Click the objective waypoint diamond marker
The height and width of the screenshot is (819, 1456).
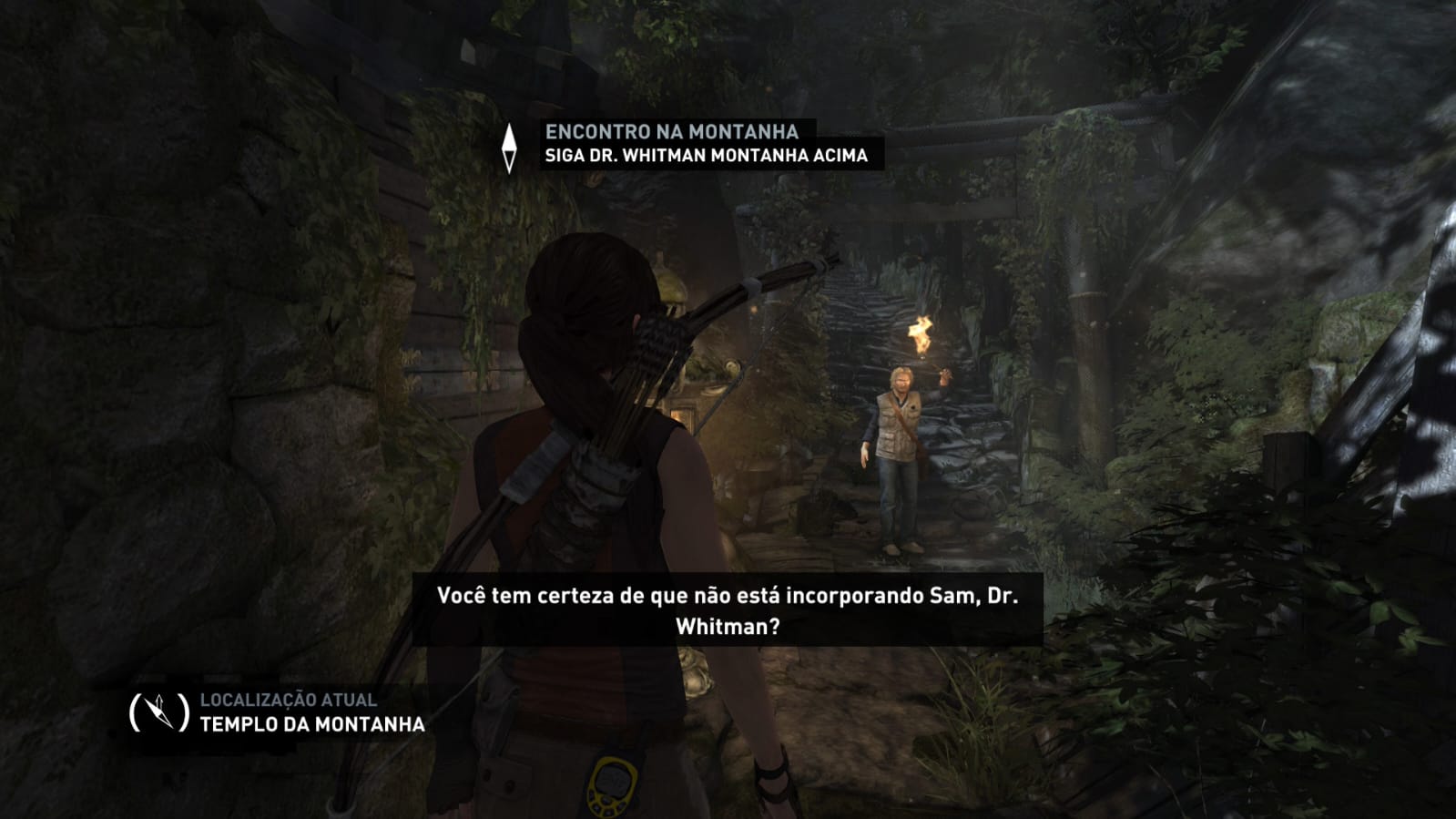coord(510,148)
